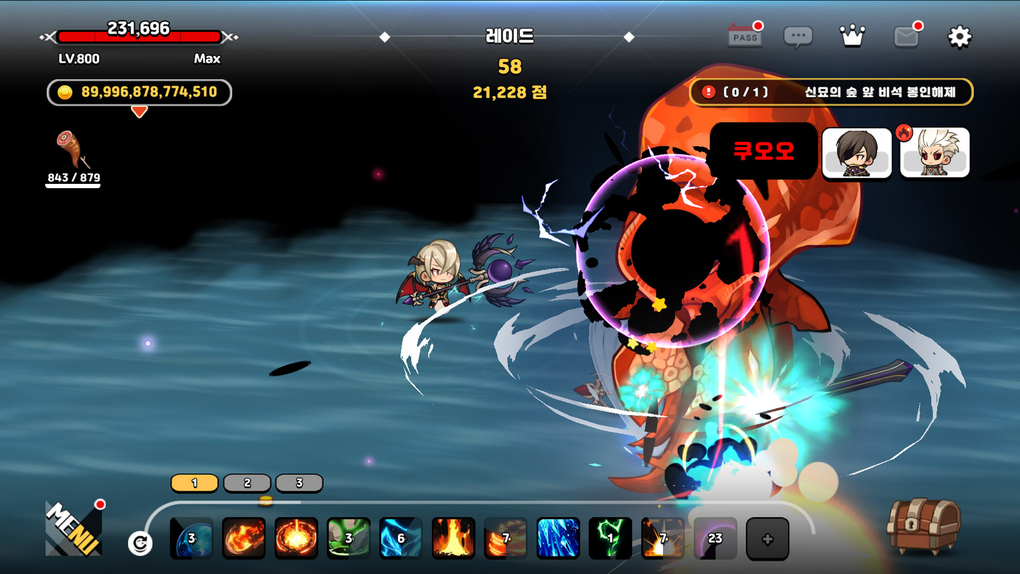
Task: Activate the campfire flame skill
Action: (453, 538)
